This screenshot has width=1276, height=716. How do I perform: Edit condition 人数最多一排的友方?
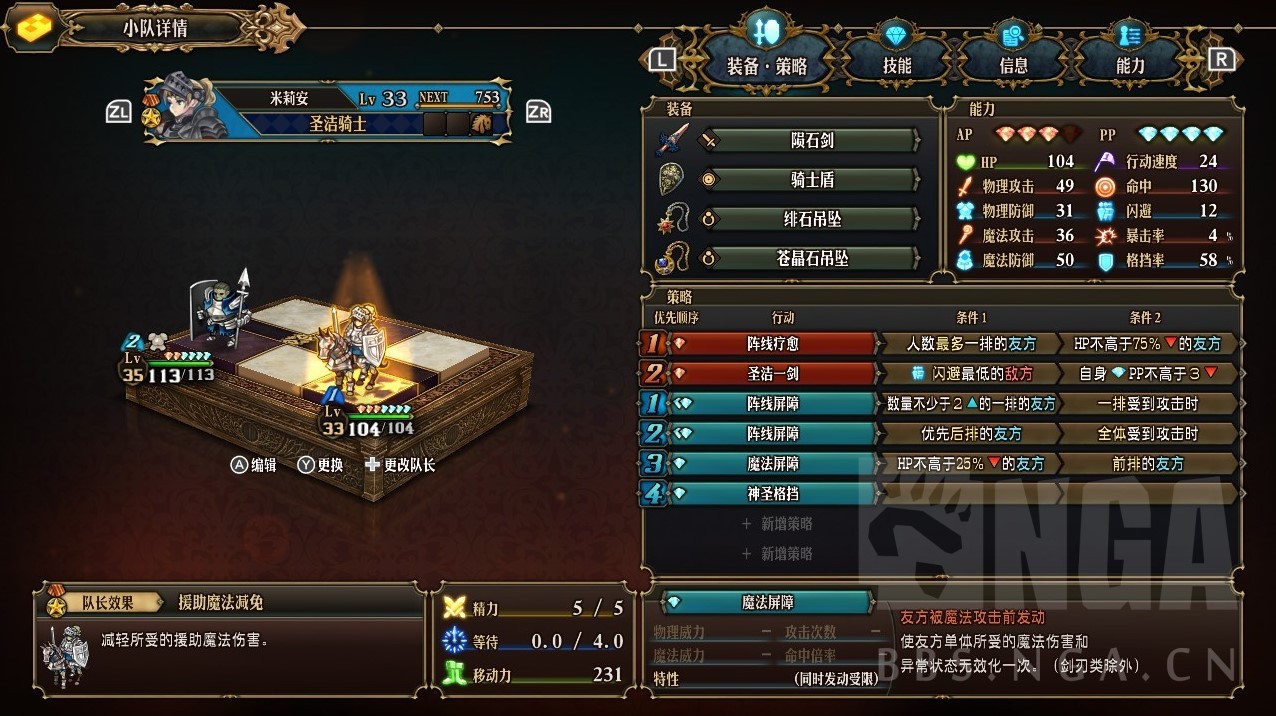pyautogui.click(x=970, y=343)
